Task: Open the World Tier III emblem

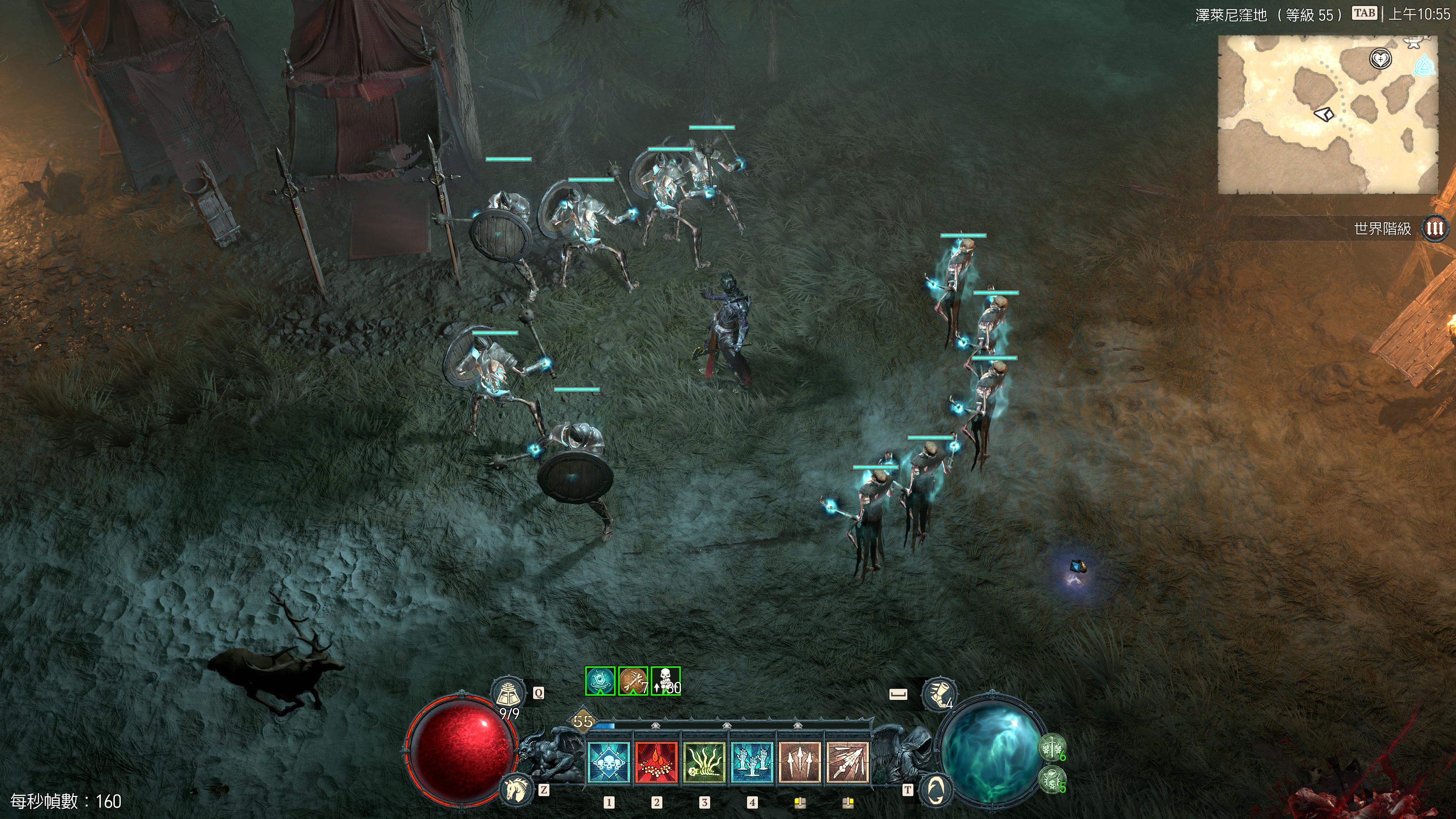Action: 1434,228
